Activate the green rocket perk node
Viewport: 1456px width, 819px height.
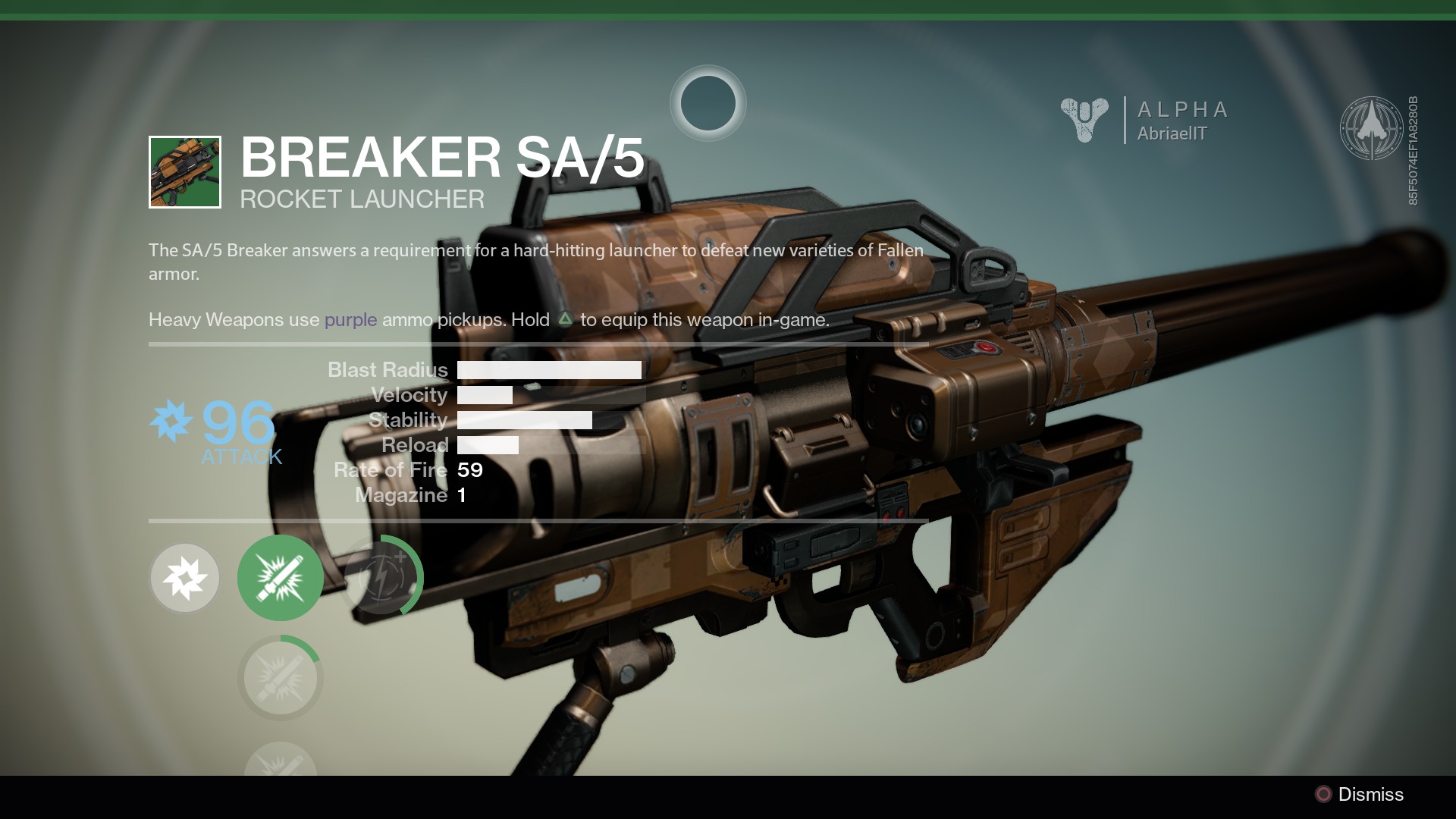pos(281,578)
